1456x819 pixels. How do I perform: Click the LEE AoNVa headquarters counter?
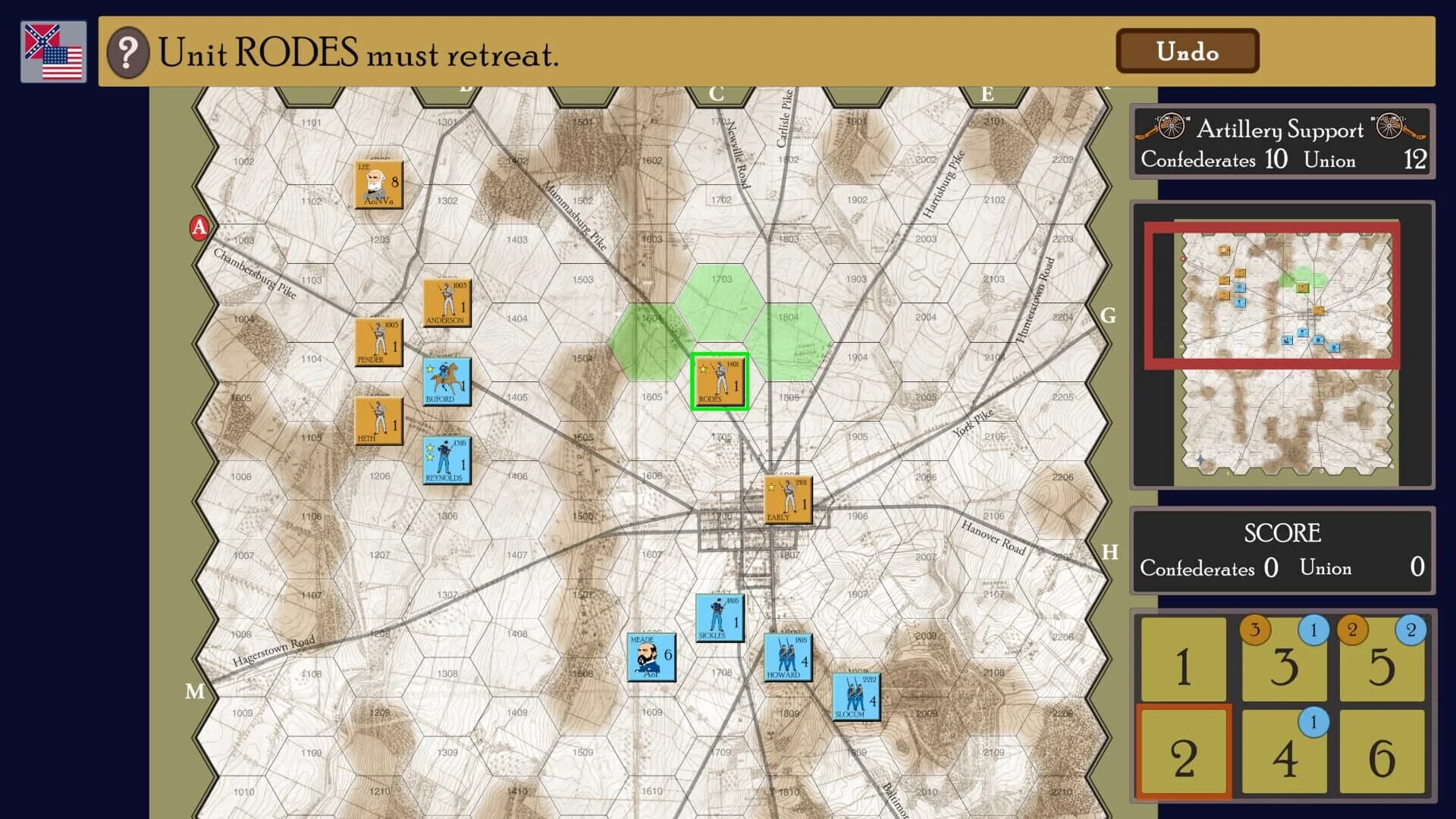point(379,184)
